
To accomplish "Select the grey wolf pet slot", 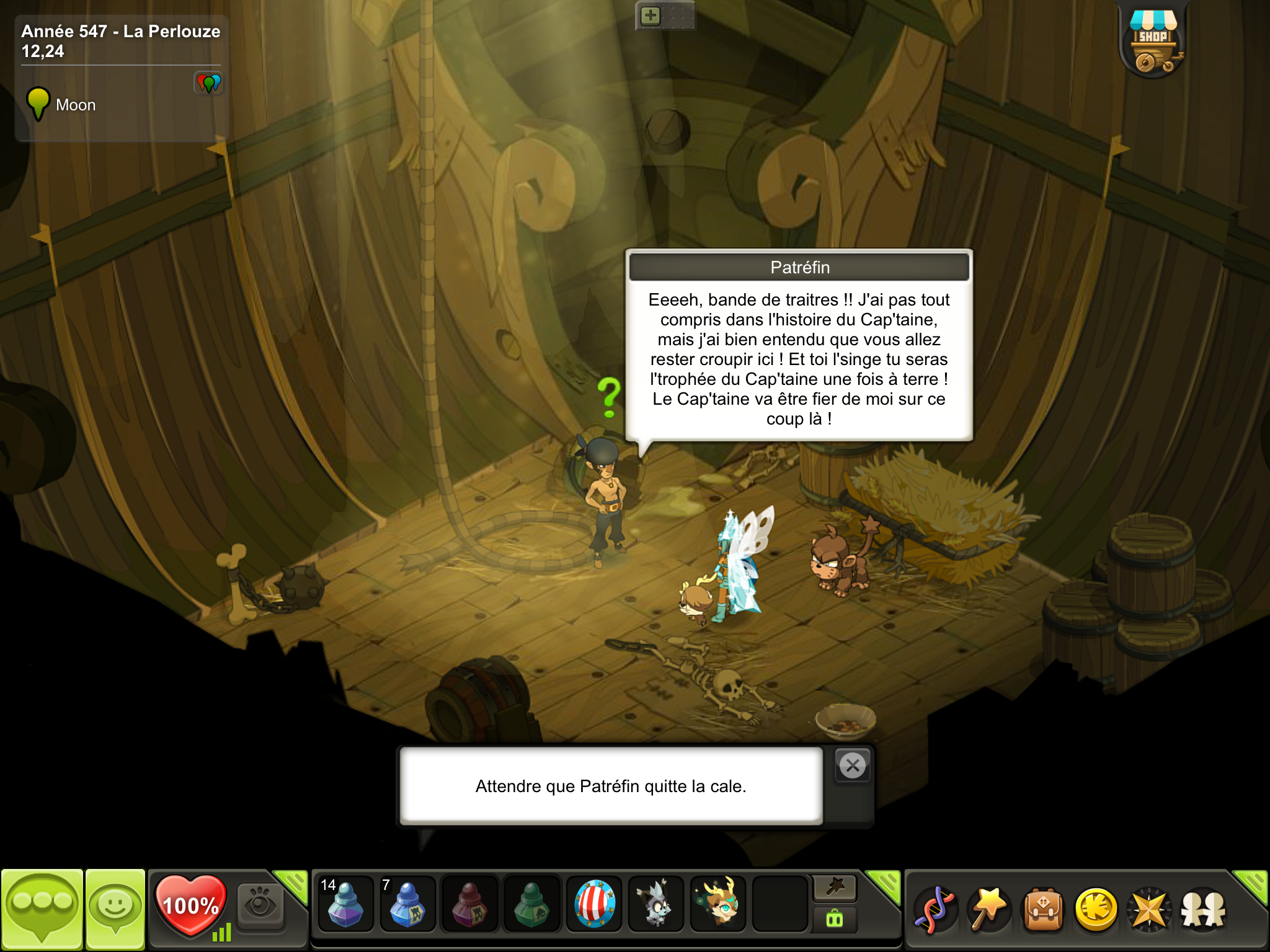I will point(655,904).
